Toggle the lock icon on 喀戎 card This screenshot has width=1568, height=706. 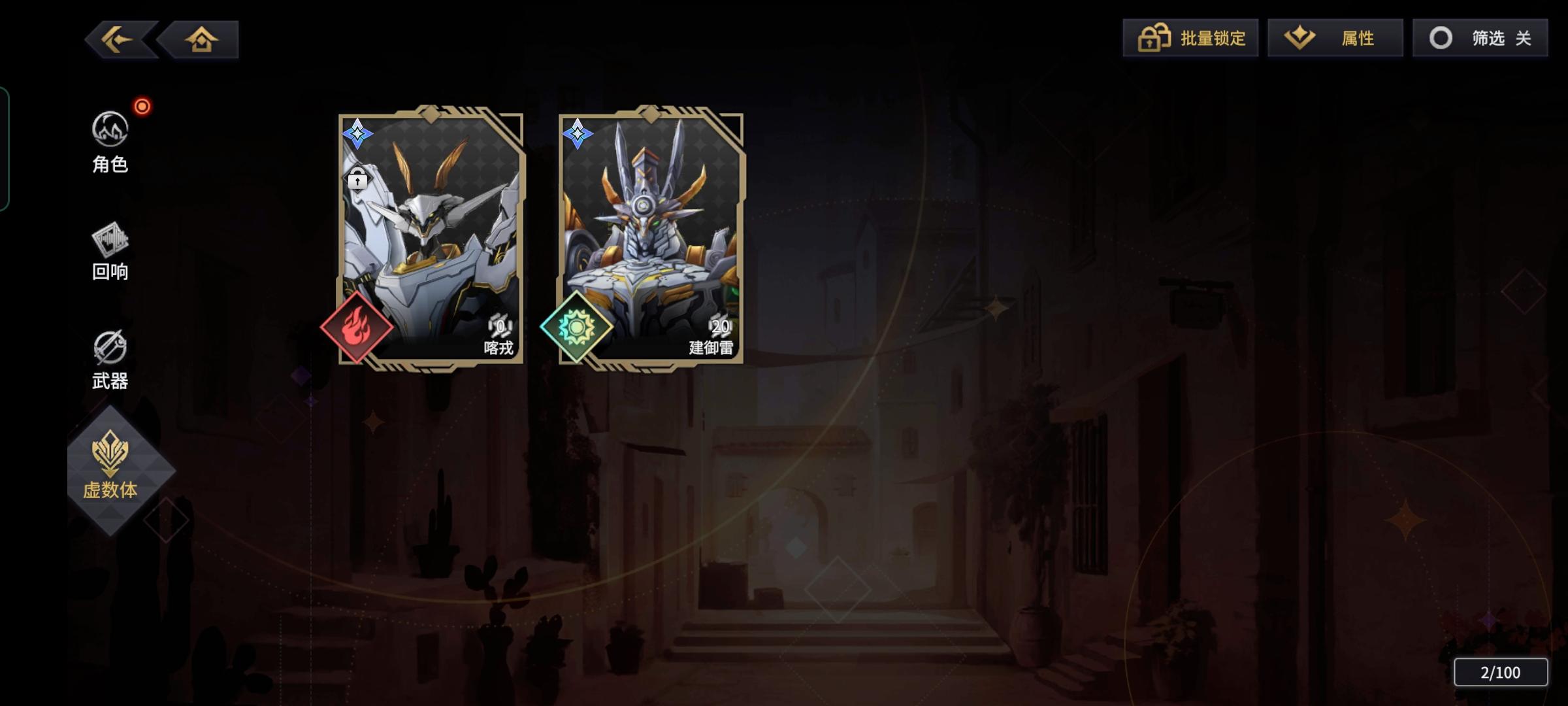pos(357,178)
